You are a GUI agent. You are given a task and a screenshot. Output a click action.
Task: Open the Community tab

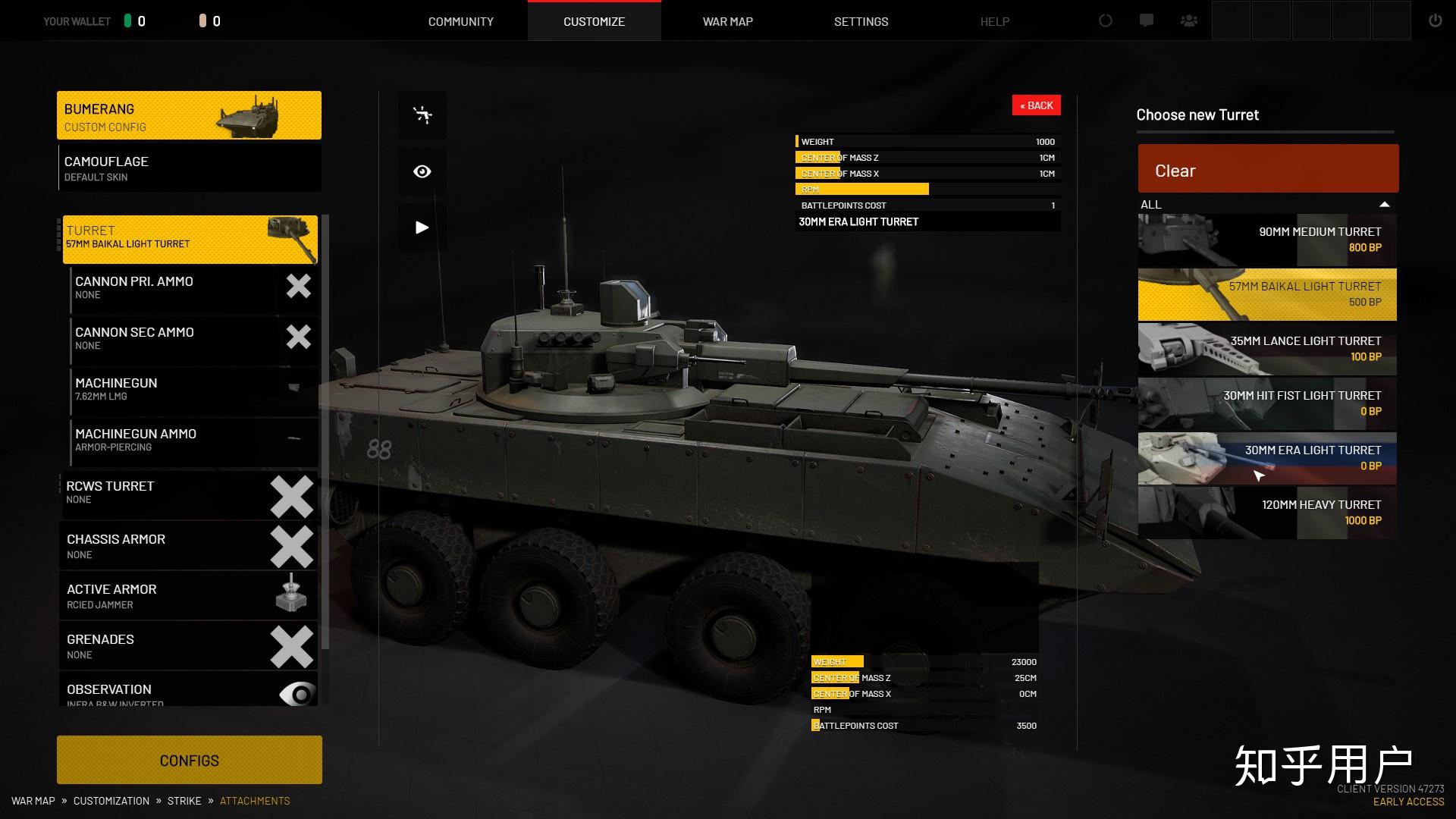click(460, 21)
